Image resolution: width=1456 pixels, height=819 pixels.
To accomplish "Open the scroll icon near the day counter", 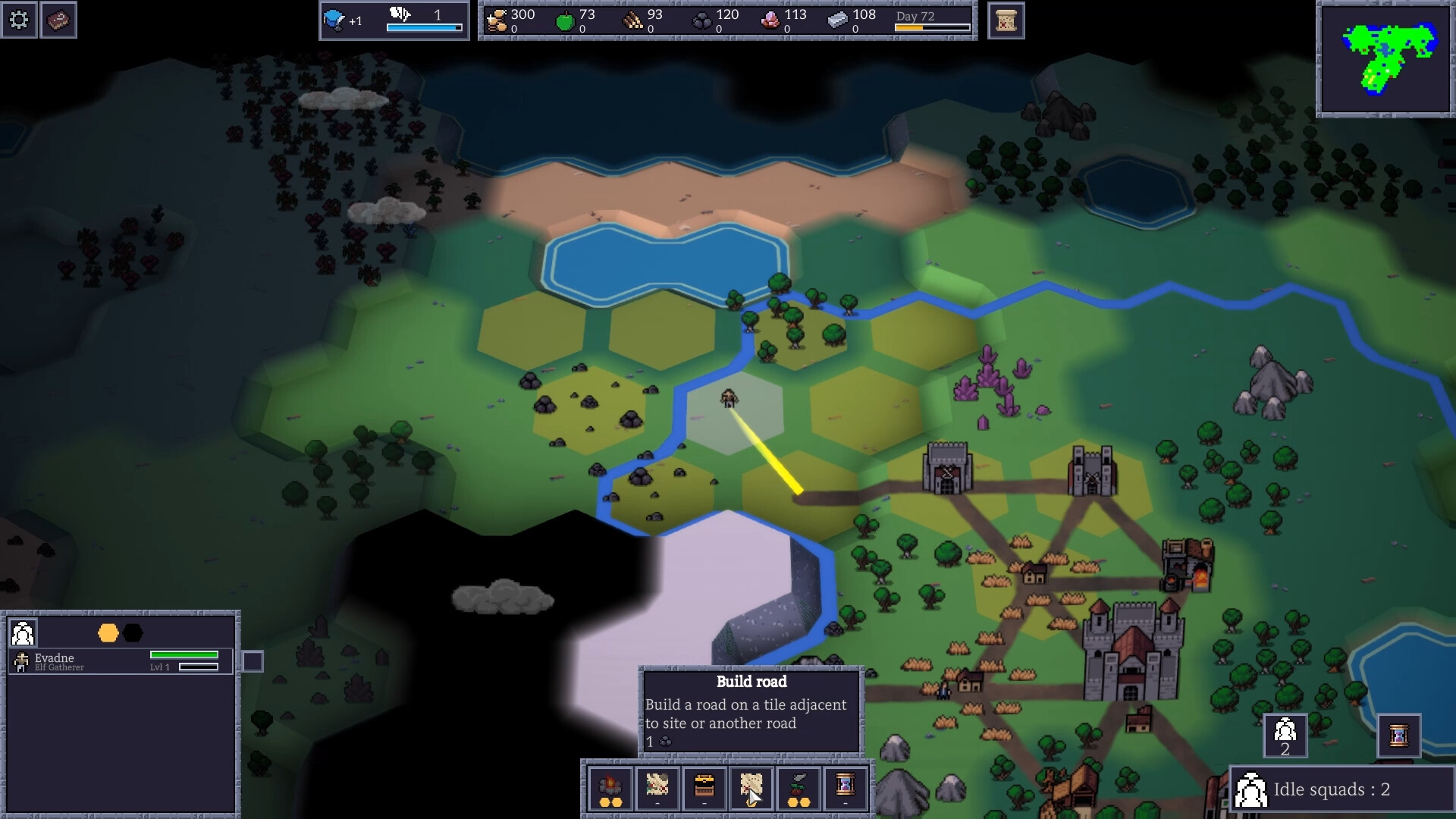I will 1006,20.
